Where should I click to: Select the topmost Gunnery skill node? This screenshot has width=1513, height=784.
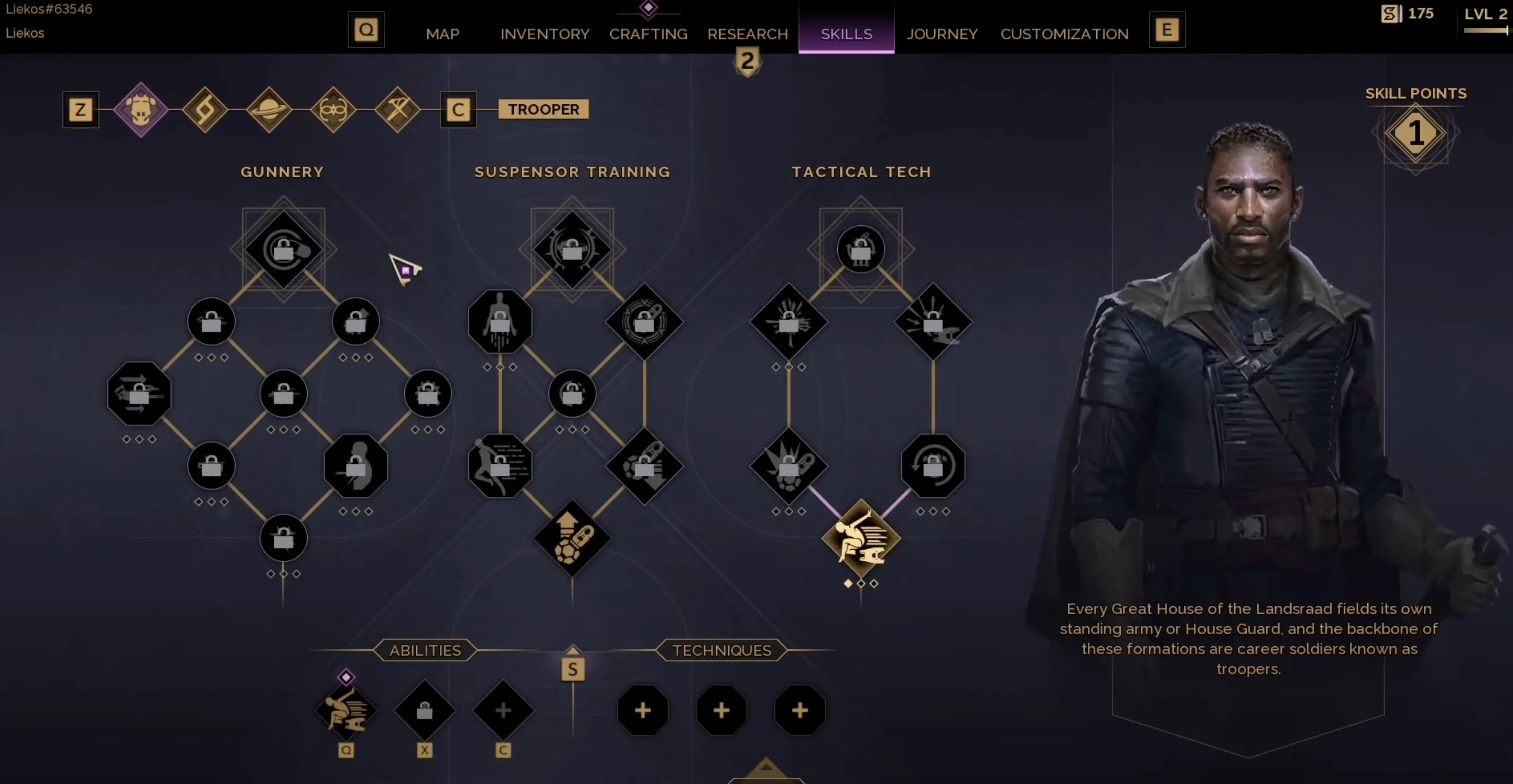(284, 249)
